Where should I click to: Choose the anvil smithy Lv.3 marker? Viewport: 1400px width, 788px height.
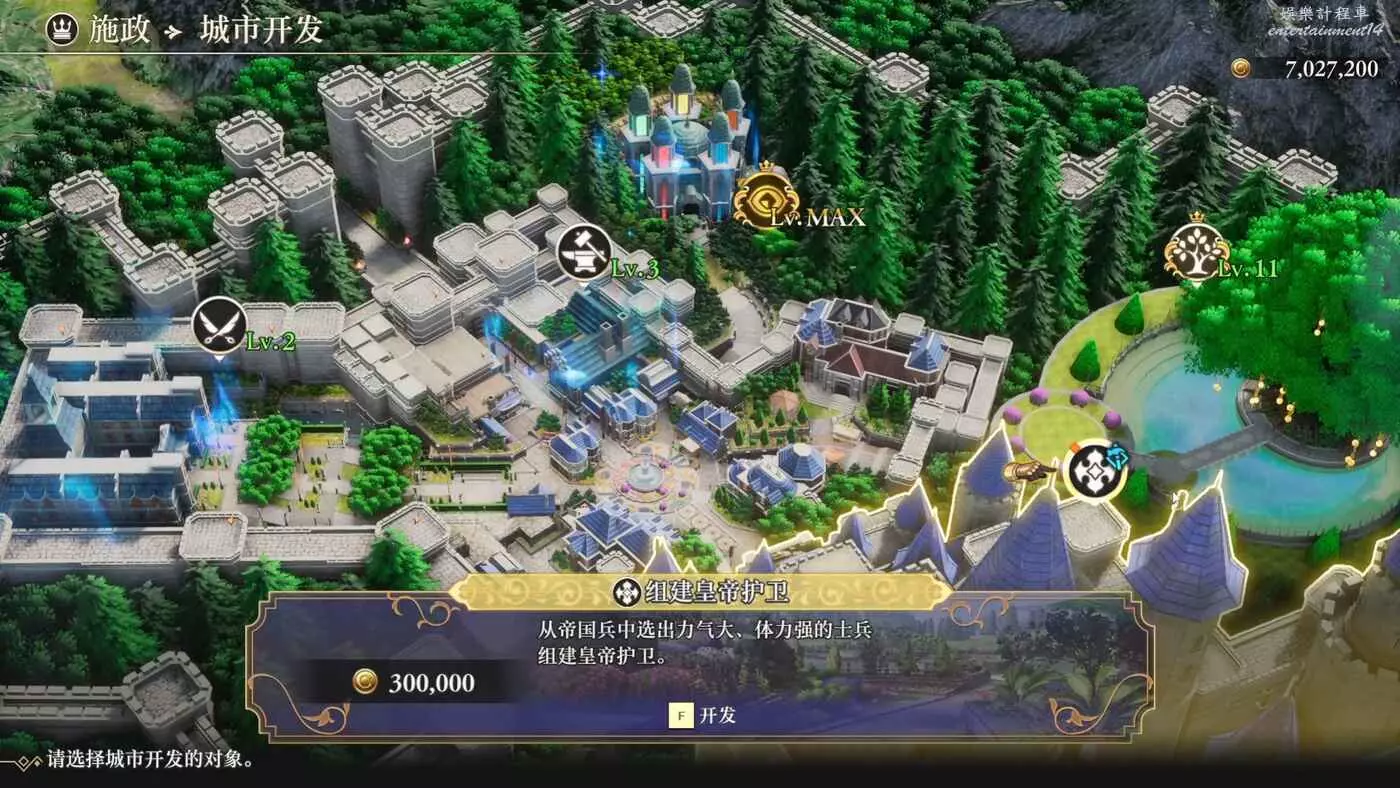coord(584,254)
